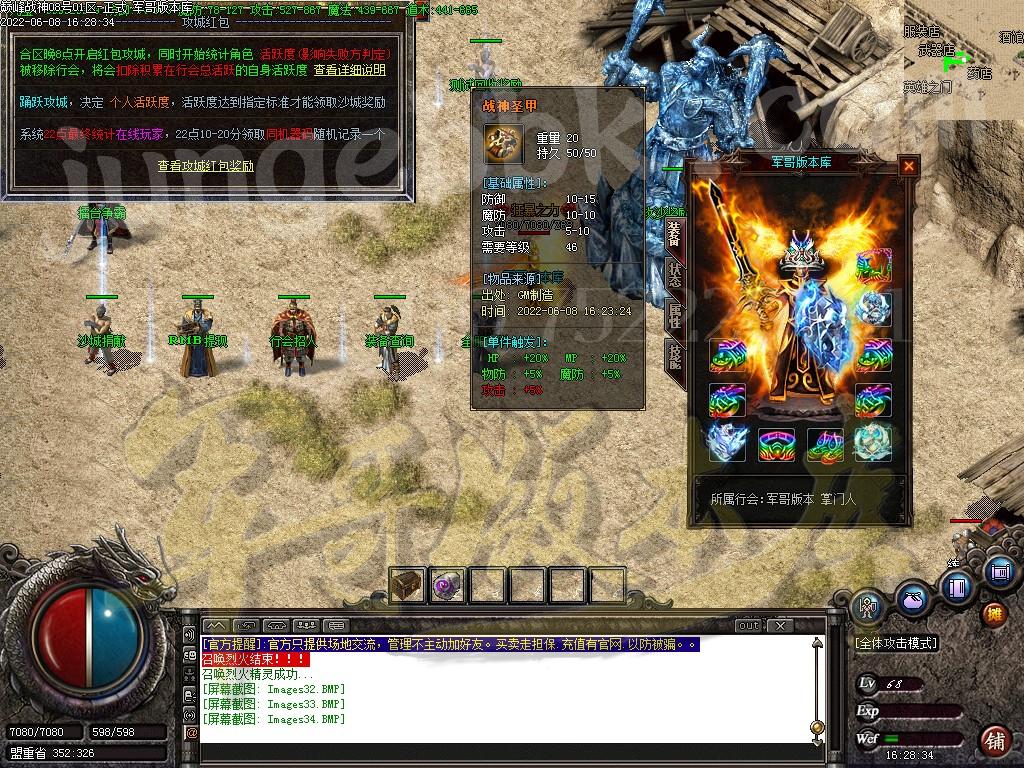Click the chat panel 'out' button
Image resolution: width=1024 pixels, height=768 pixels.
click(x=748, y=626)
